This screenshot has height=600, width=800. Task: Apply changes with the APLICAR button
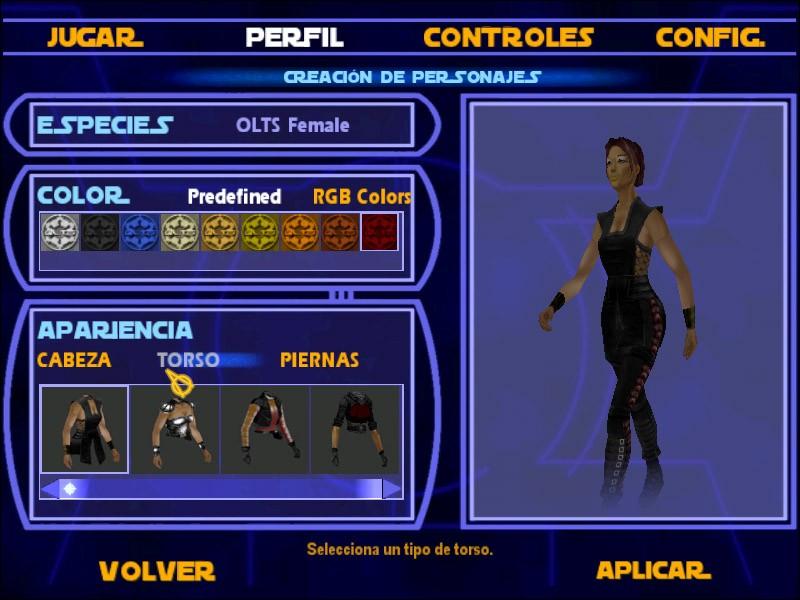(x=653, y=570)
